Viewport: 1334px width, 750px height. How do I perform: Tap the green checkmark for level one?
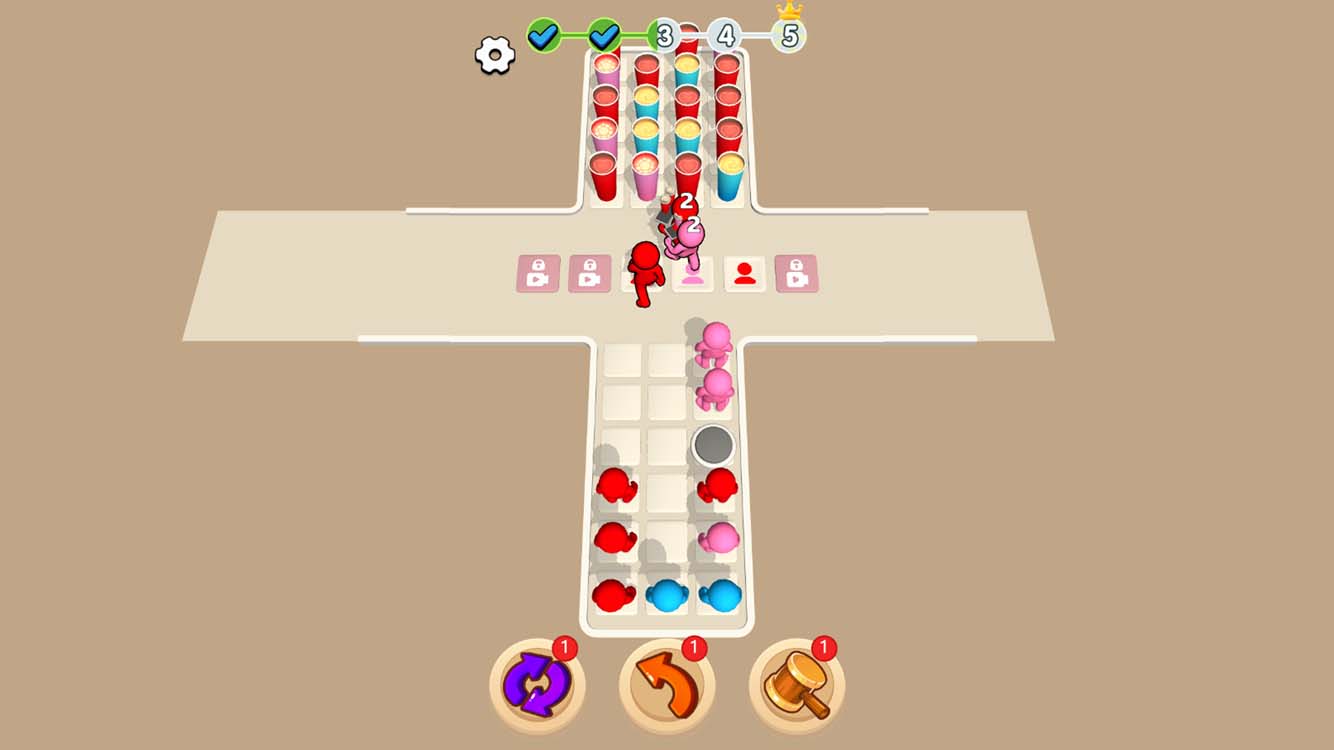(544, 33)
